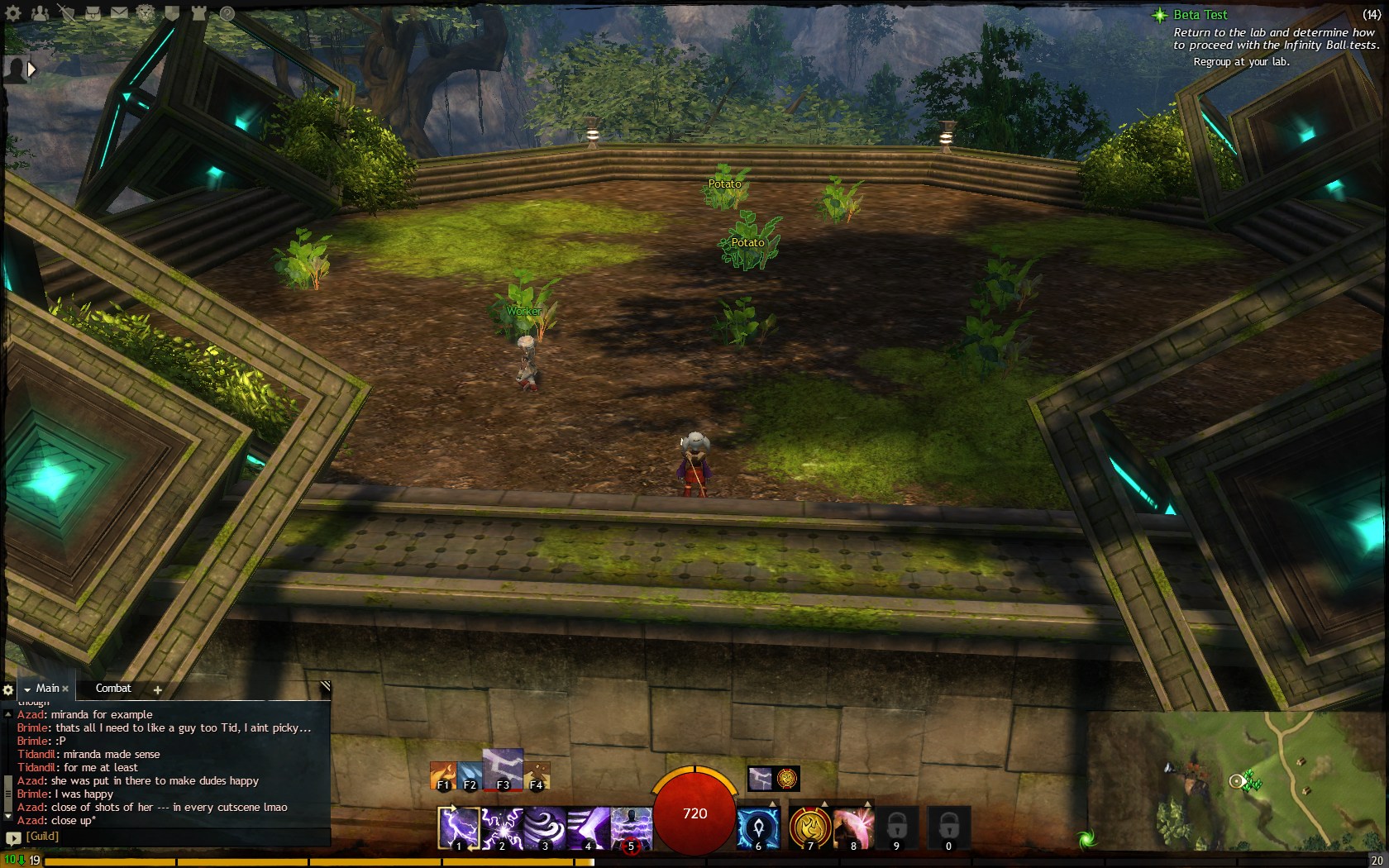This screenshot has width=1389, height=868.
Task: Open the lion head trading post icon
Action: click(146, 13)
